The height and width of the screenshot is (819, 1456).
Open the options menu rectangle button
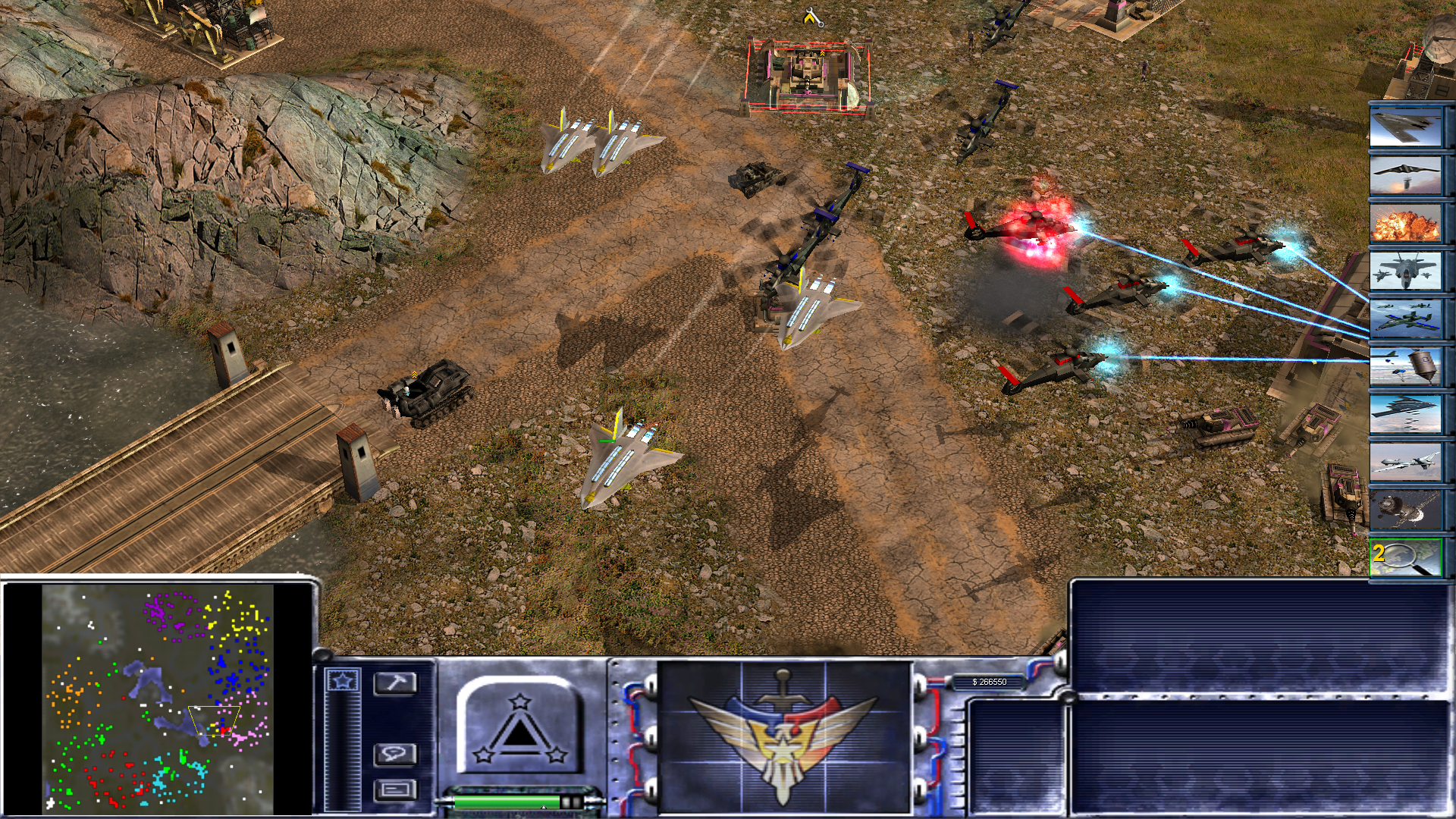pyautogui.click(x=395, y=789)
